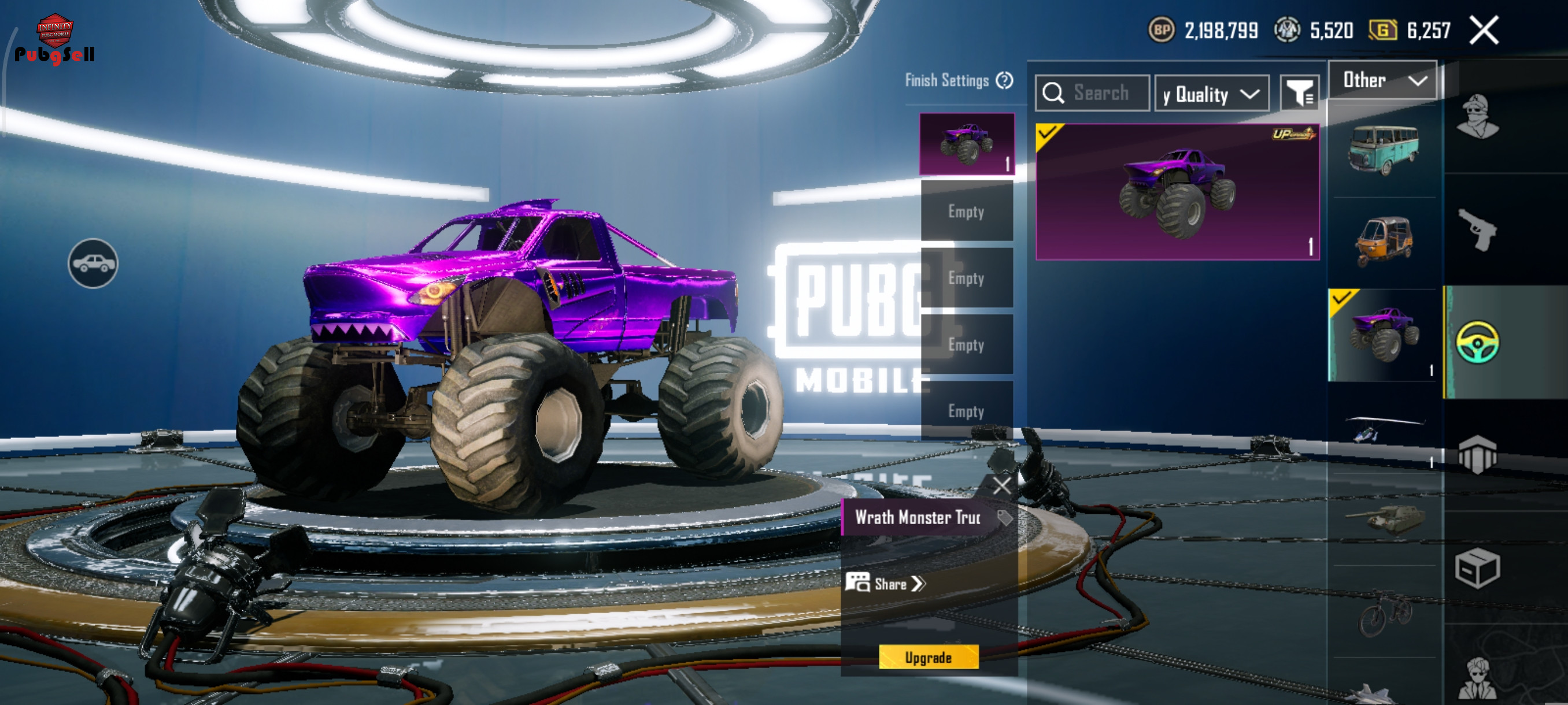The height and width of the screenshot is (705, 1568).
Task: Choose the teal bus vehicle
Action: tap(1384, 150)
